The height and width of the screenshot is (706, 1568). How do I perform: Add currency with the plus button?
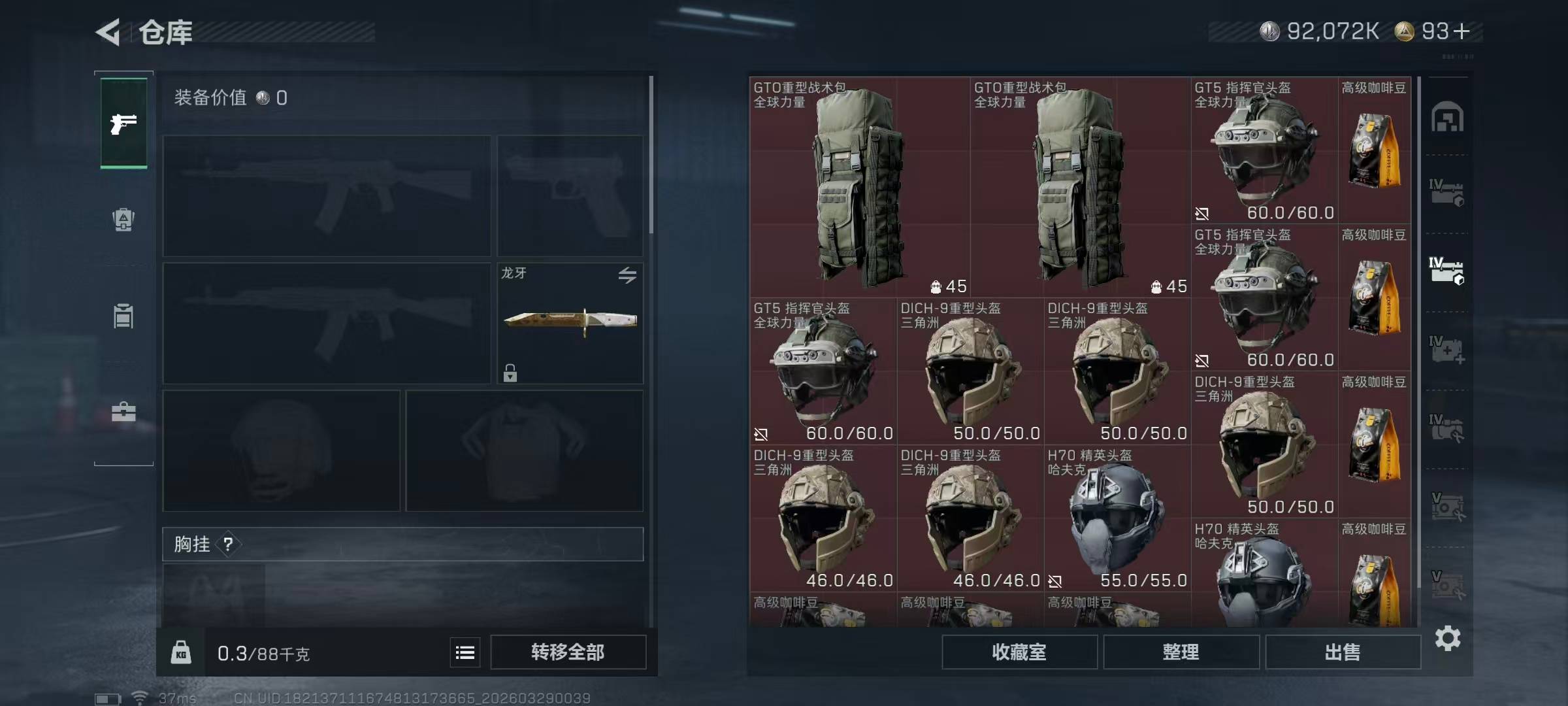click(x=1462, y=31)
